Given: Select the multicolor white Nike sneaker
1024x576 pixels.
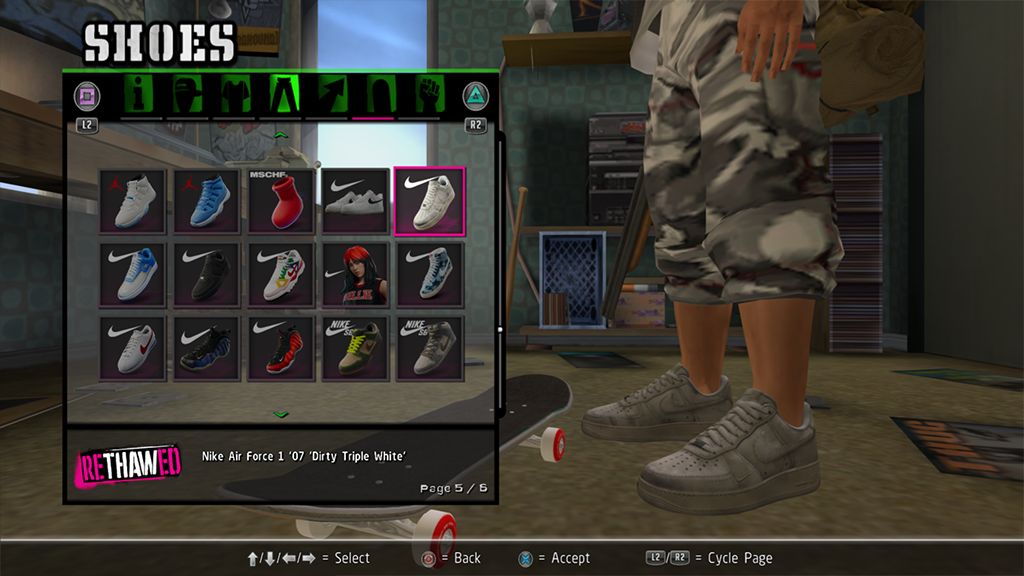Looking at the screenshot, I should click(x=281, y=275).
